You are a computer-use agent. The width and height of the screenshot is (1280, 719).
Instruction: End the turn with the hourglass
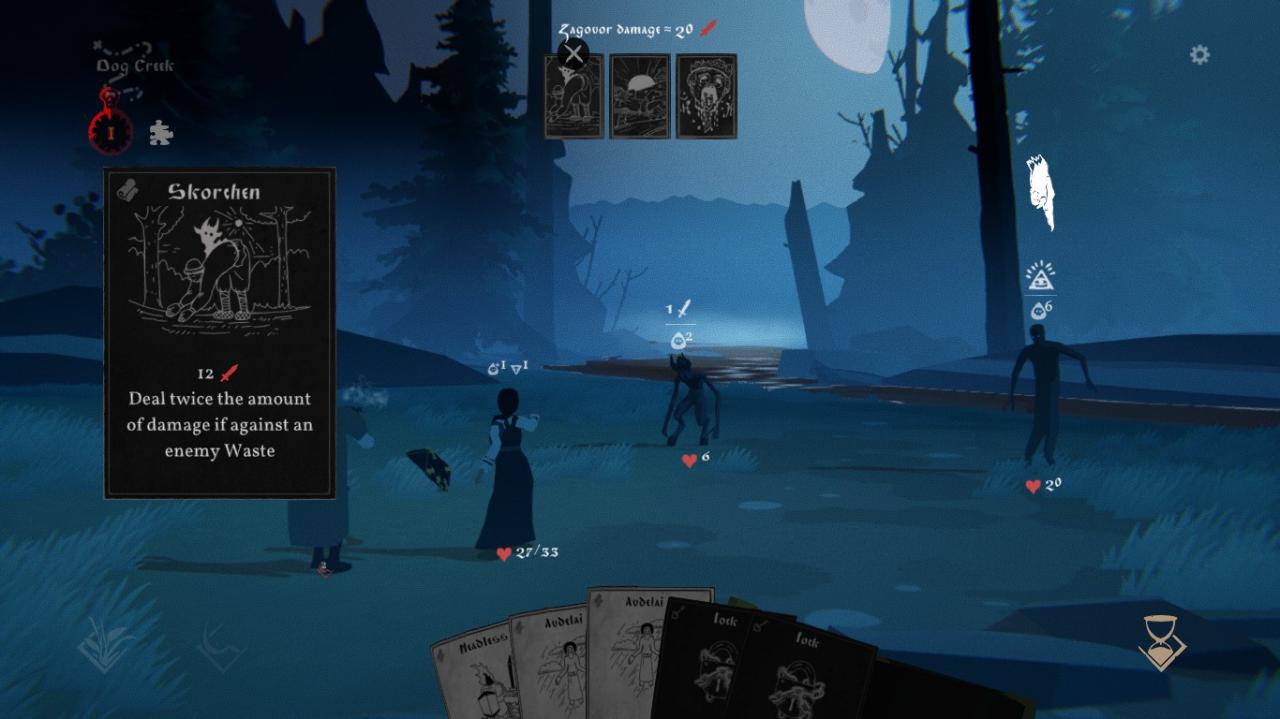coord(1161,642)
